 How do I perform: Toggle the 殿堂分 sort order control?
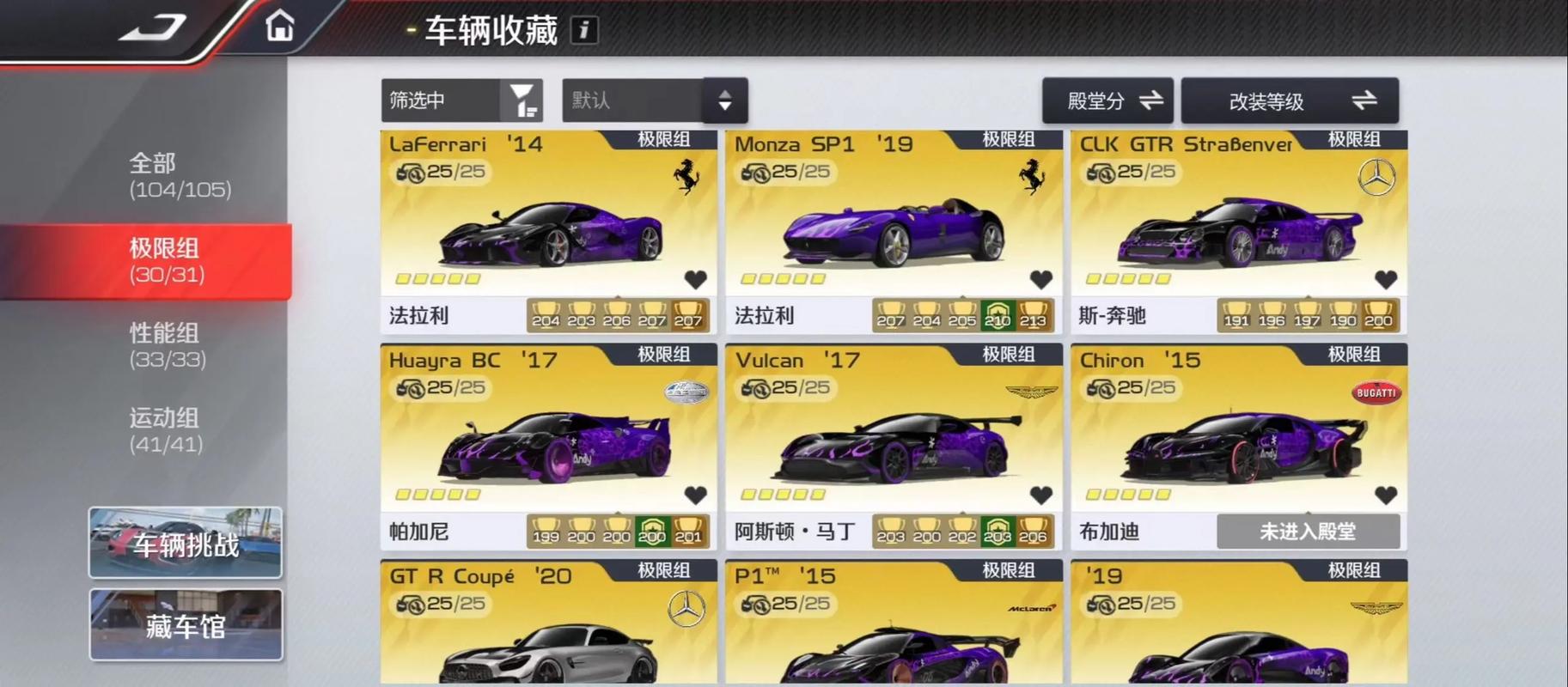point(1107,100)
